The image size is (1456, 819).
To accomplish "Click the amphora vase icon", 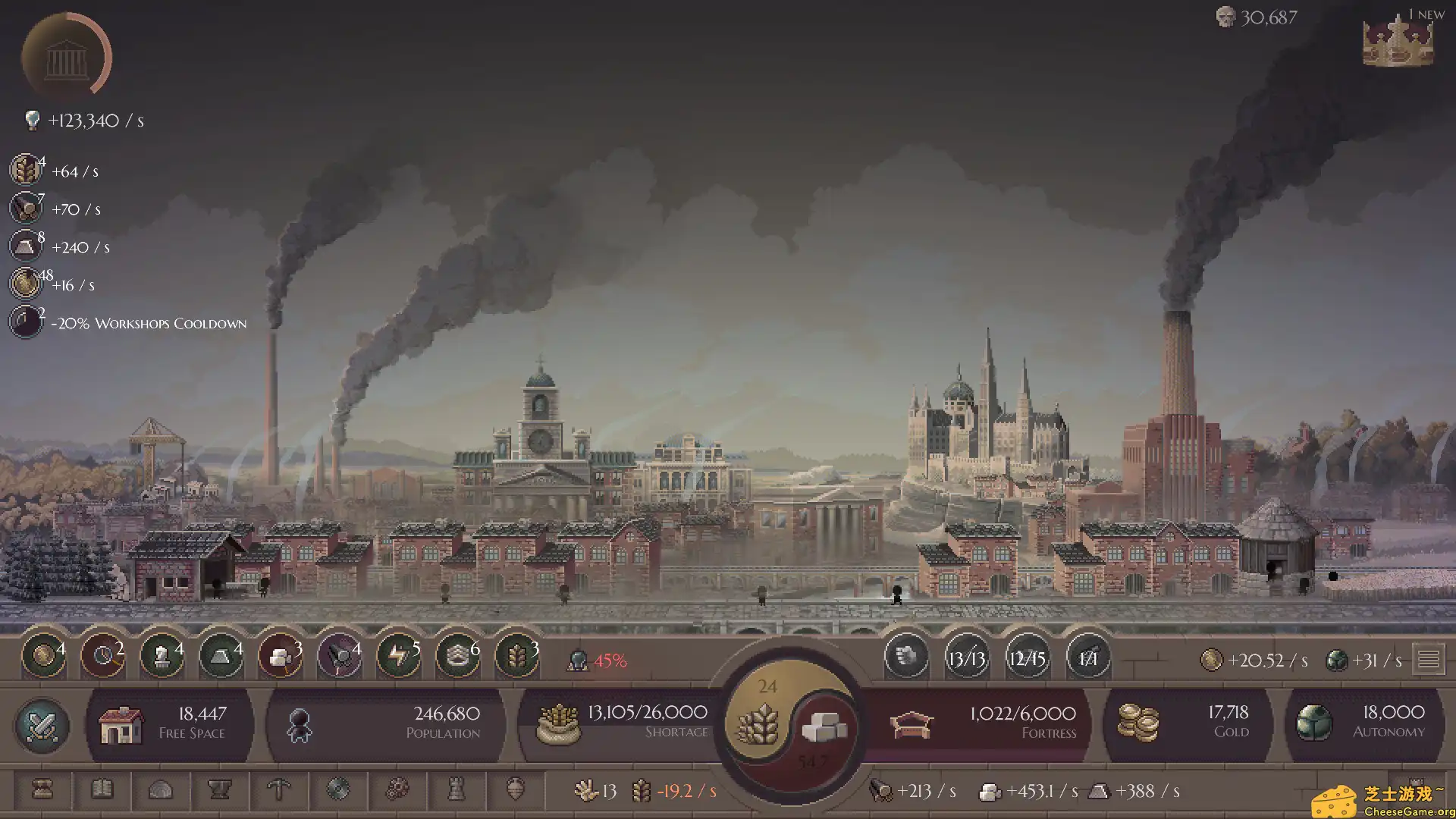I will coord(516,790).
